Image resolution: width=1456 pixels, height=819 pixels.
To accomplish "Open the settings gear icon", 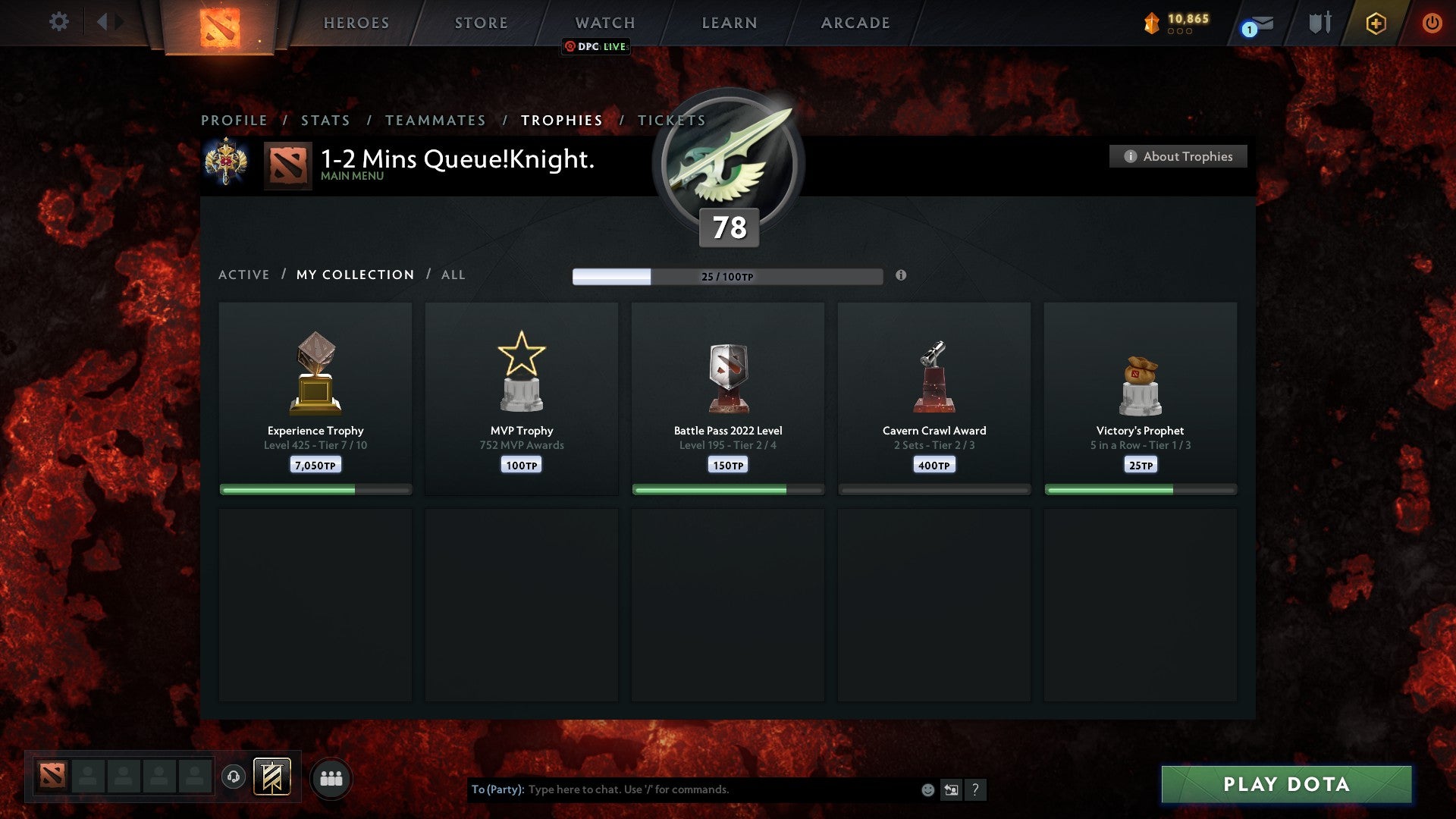I will [x=59, y=23].
